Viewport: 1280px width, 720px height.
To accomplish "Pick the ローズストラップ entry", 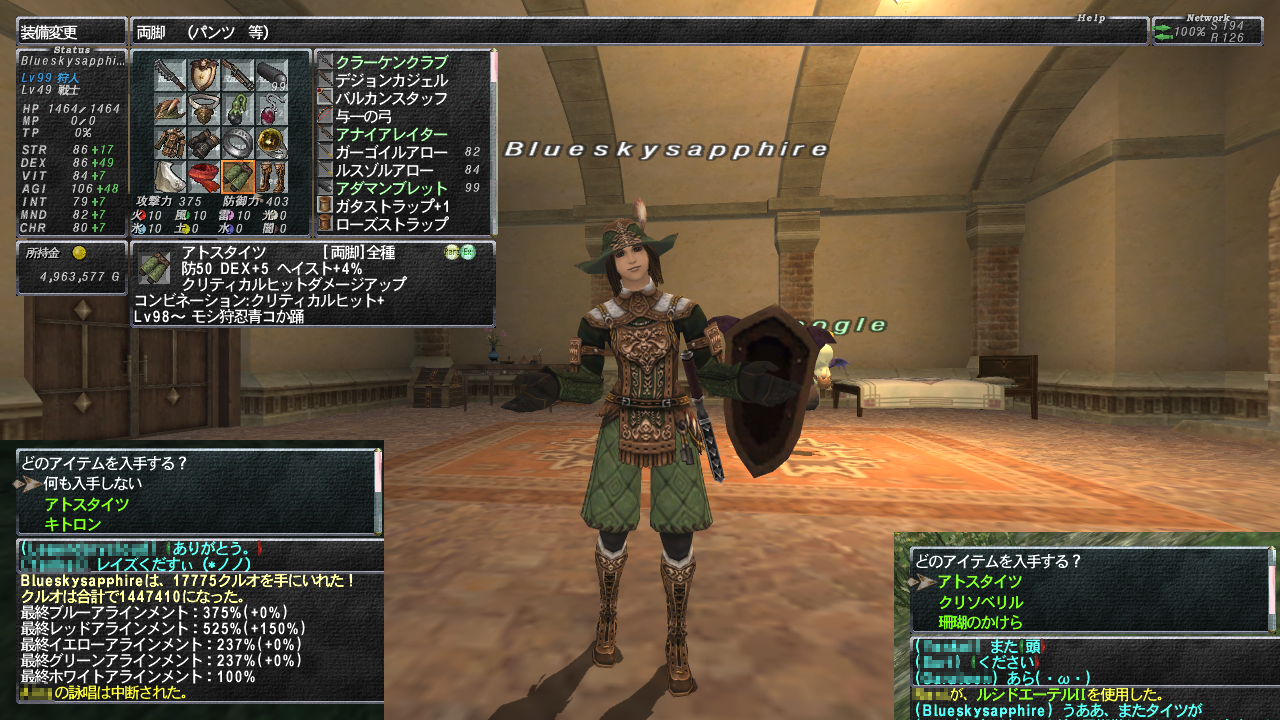I will [x=391, y=224].
